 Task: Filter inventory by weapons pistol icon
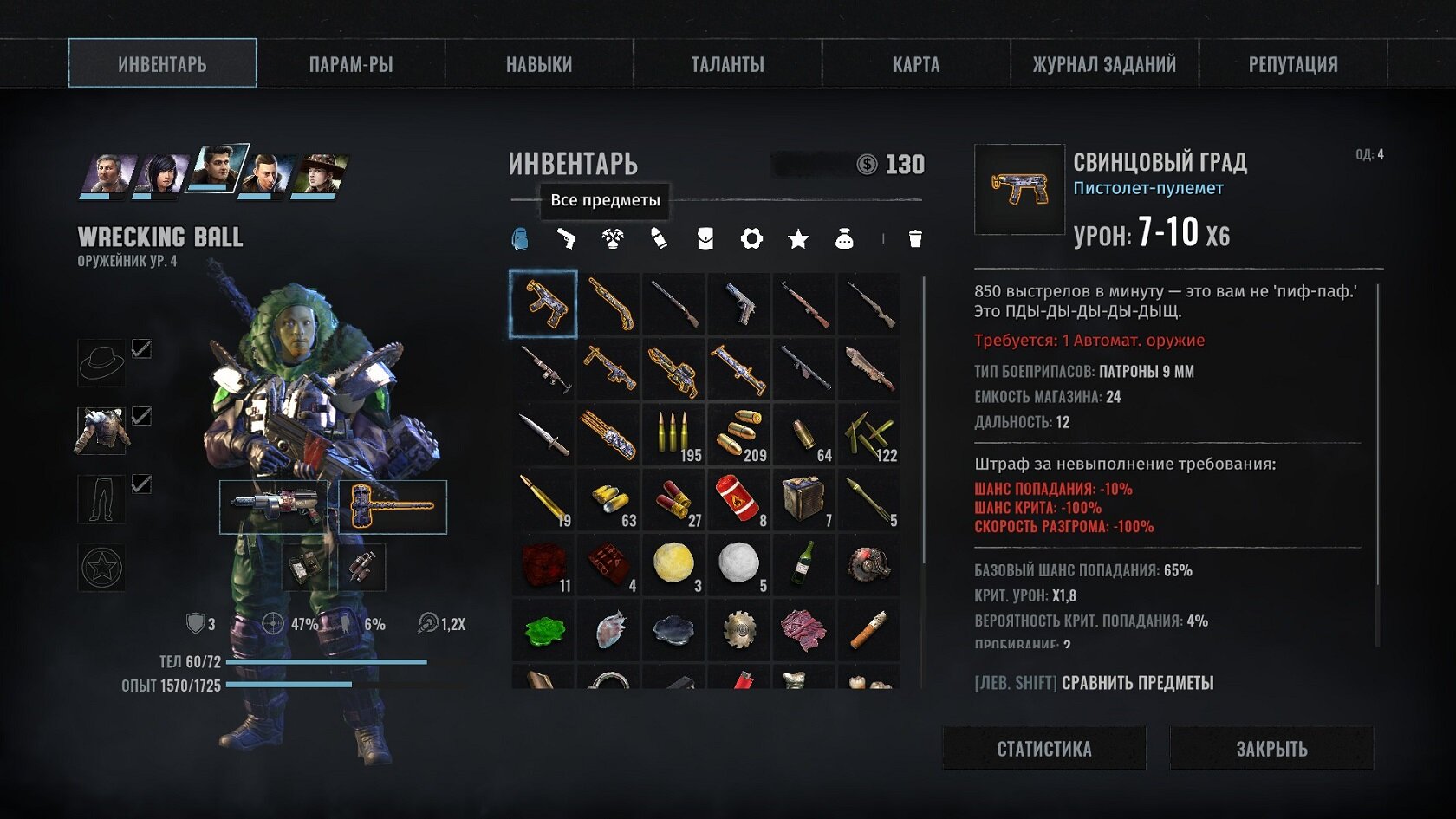[x=566, y=238]
